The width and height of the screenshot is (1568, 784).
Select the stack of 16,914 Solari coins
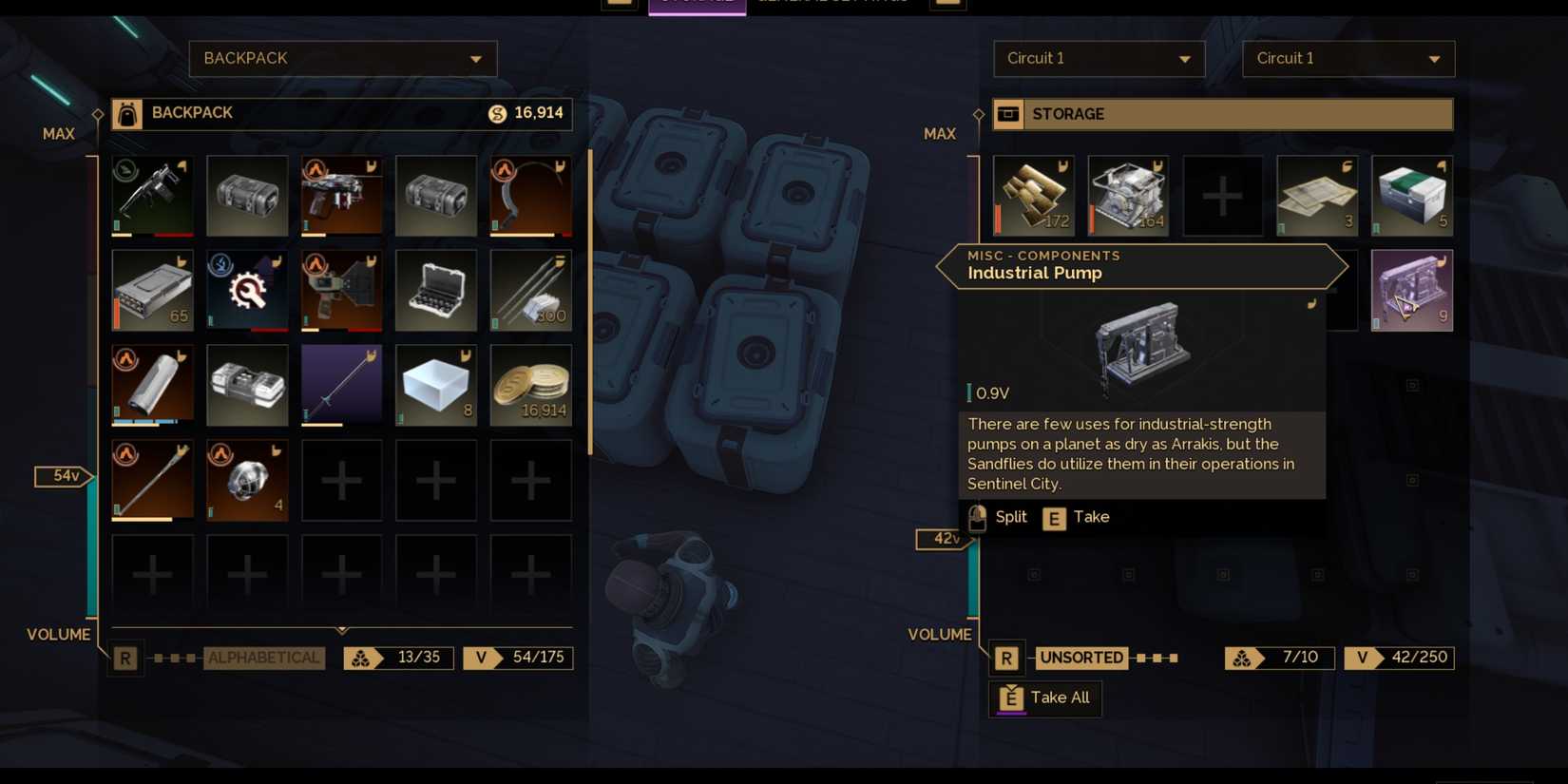coord(531,385)
